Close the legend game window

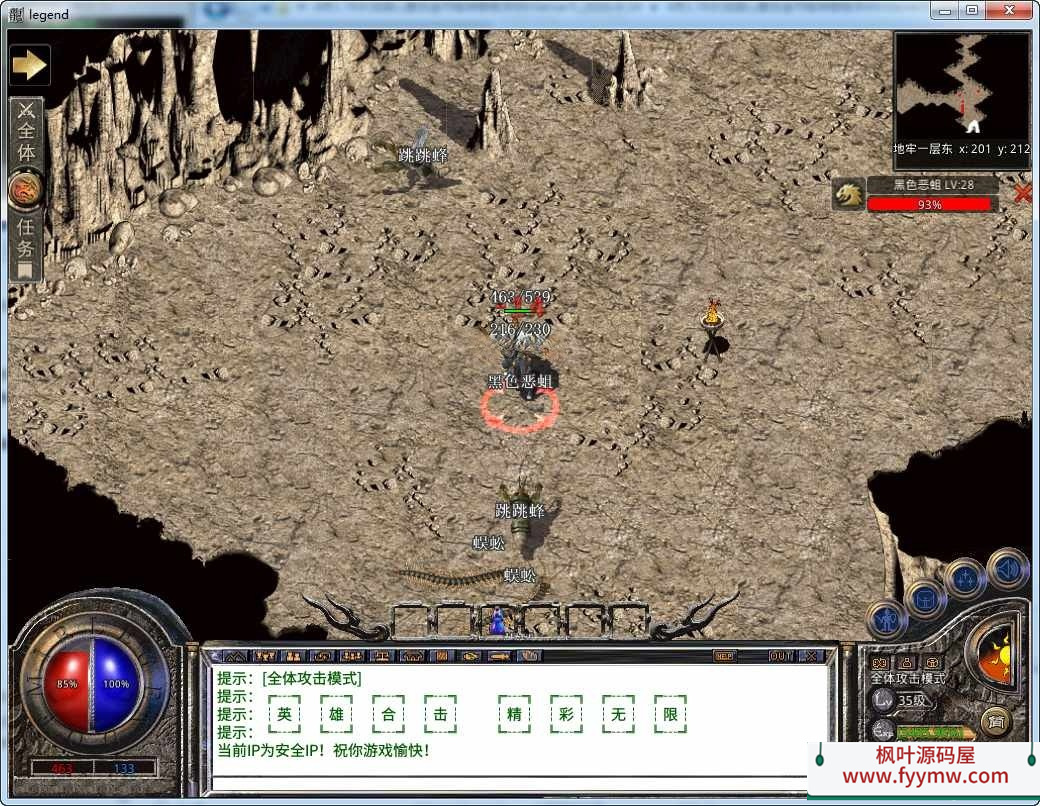point(1007,10)
